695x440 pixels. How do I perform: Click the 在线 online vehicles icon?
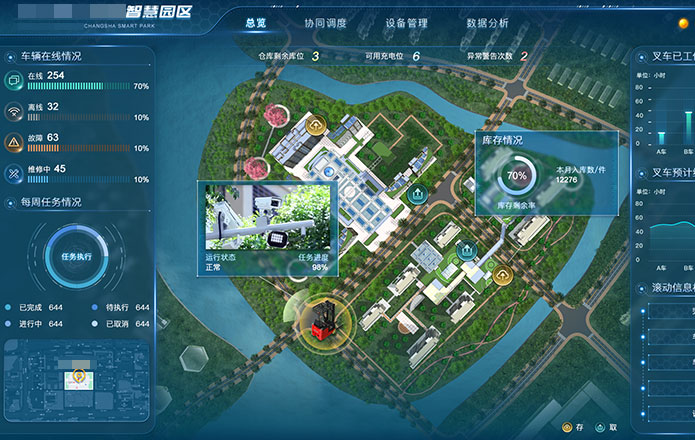coord(15,78)
